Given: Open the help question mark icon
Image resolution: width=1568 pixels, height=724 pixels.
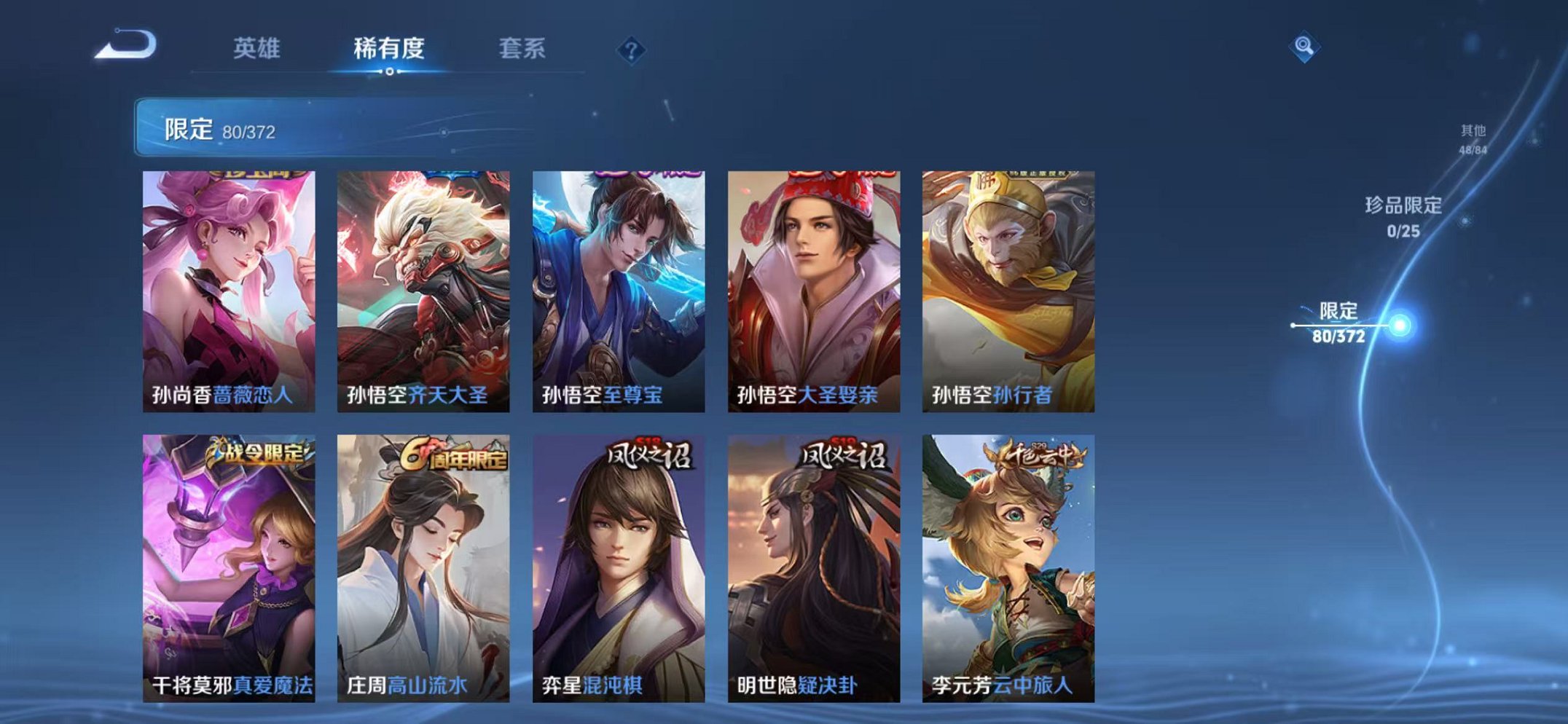Looking at the screenshot, I should 631,50.
